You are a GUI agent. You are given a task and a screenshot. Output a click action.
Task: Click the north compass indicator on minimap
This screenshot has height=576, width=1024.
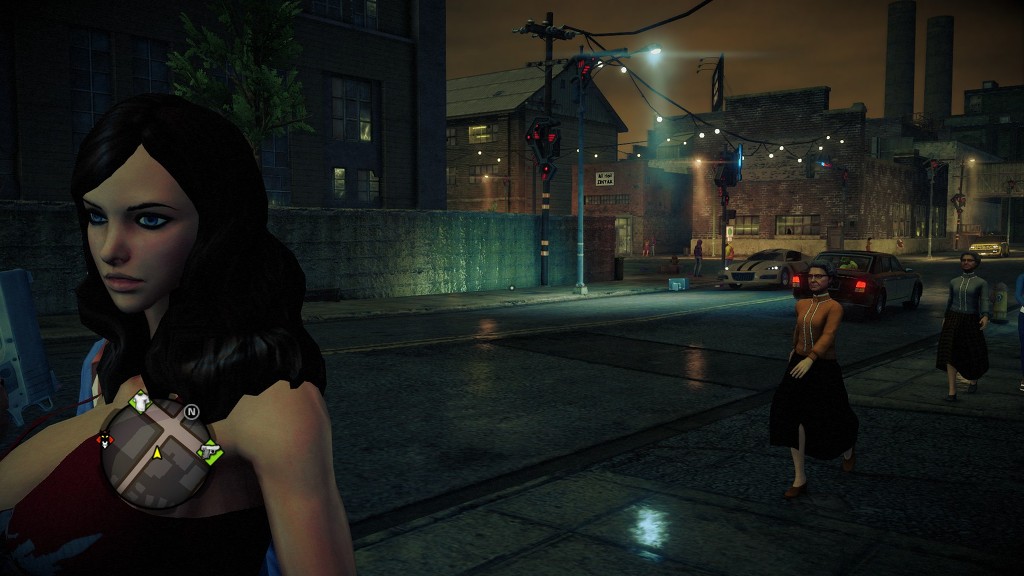191,411
